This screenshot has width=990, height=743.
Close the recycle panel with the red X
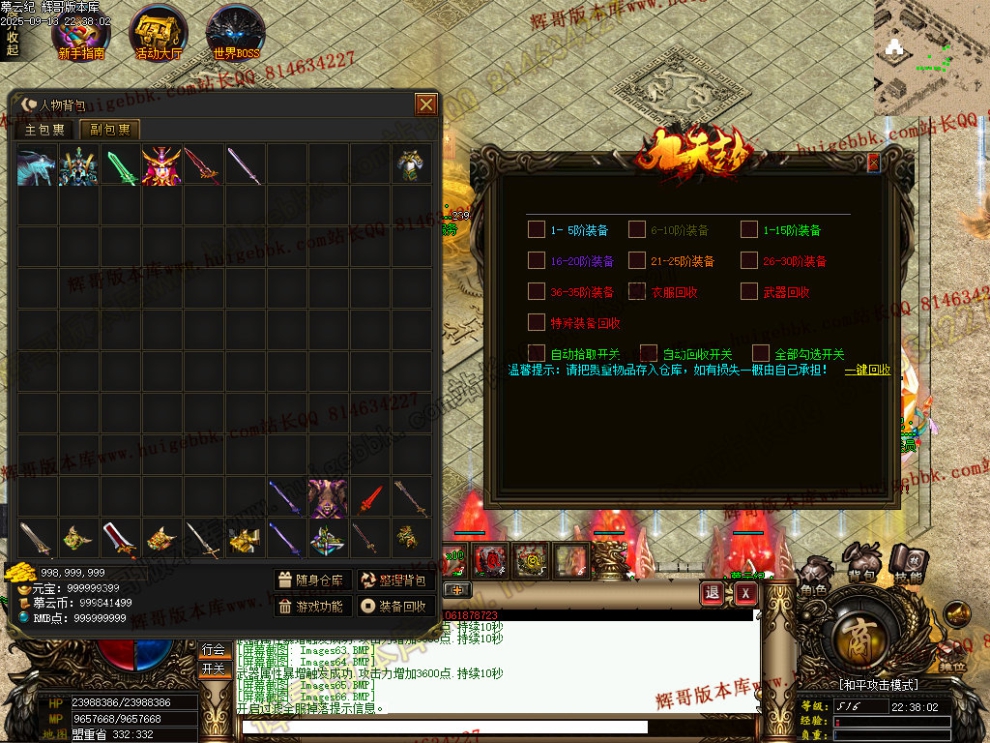click(873, 162)
